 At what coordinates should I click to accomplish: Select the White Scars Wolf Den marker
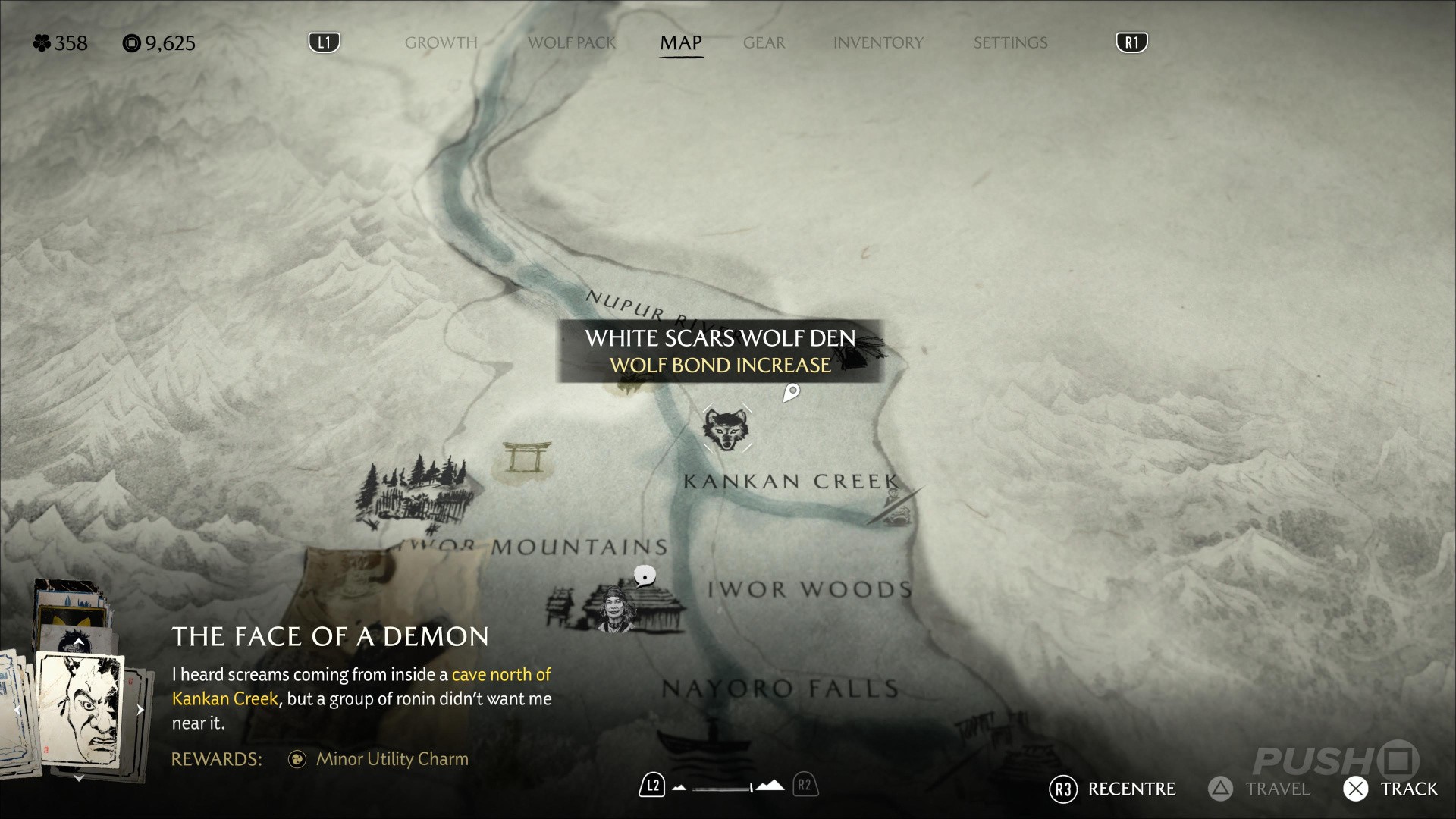pyautogui.click(x=726, y=429)
